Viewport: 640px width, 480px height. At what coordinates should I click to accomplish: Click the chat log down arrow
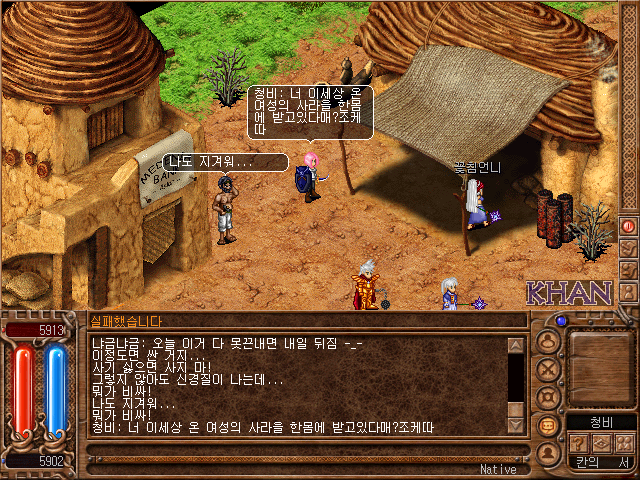point(516,426)
